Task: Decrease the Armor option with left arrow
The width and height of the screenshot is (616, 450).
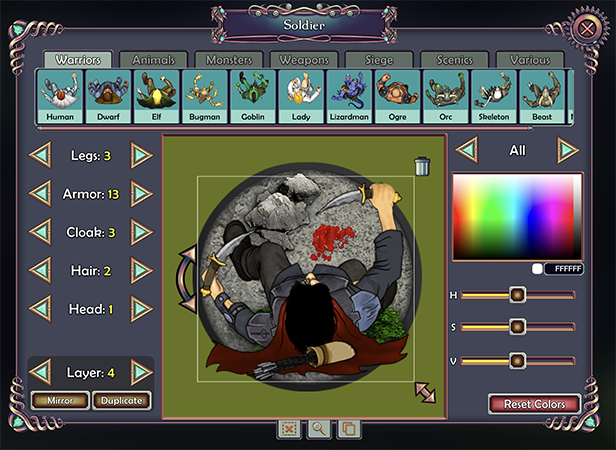Action: (41, 193)
